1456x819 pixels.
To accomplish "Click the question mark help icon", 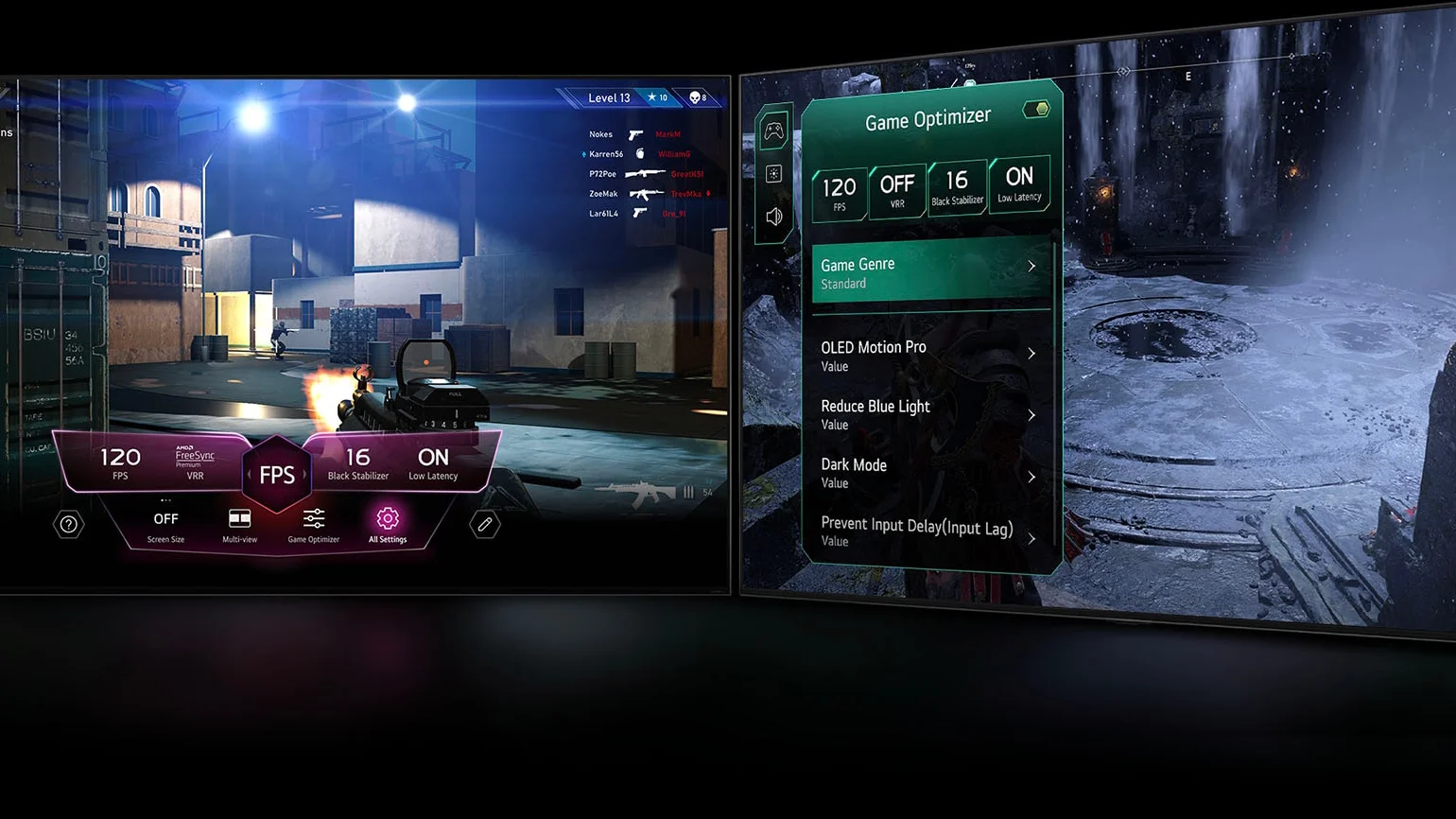I will (69, 524).
